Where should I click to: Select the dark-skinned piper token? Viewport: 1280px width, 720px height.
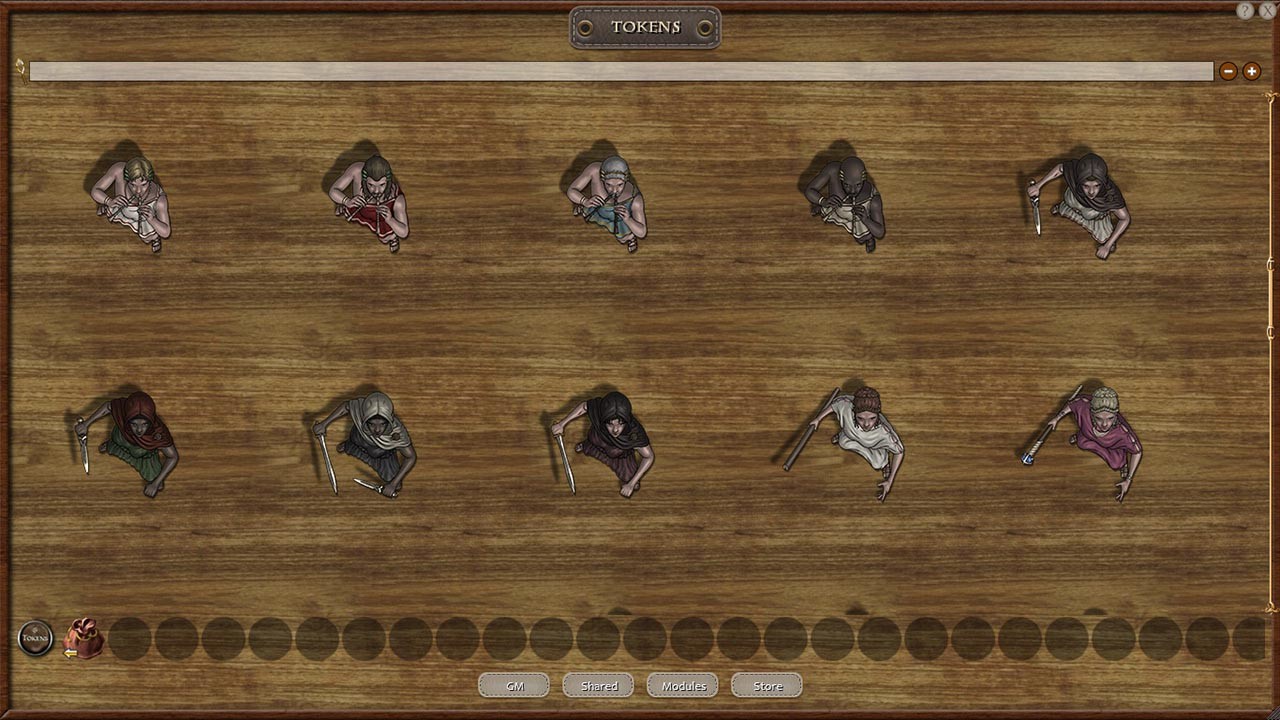click(x=850, y=200)
